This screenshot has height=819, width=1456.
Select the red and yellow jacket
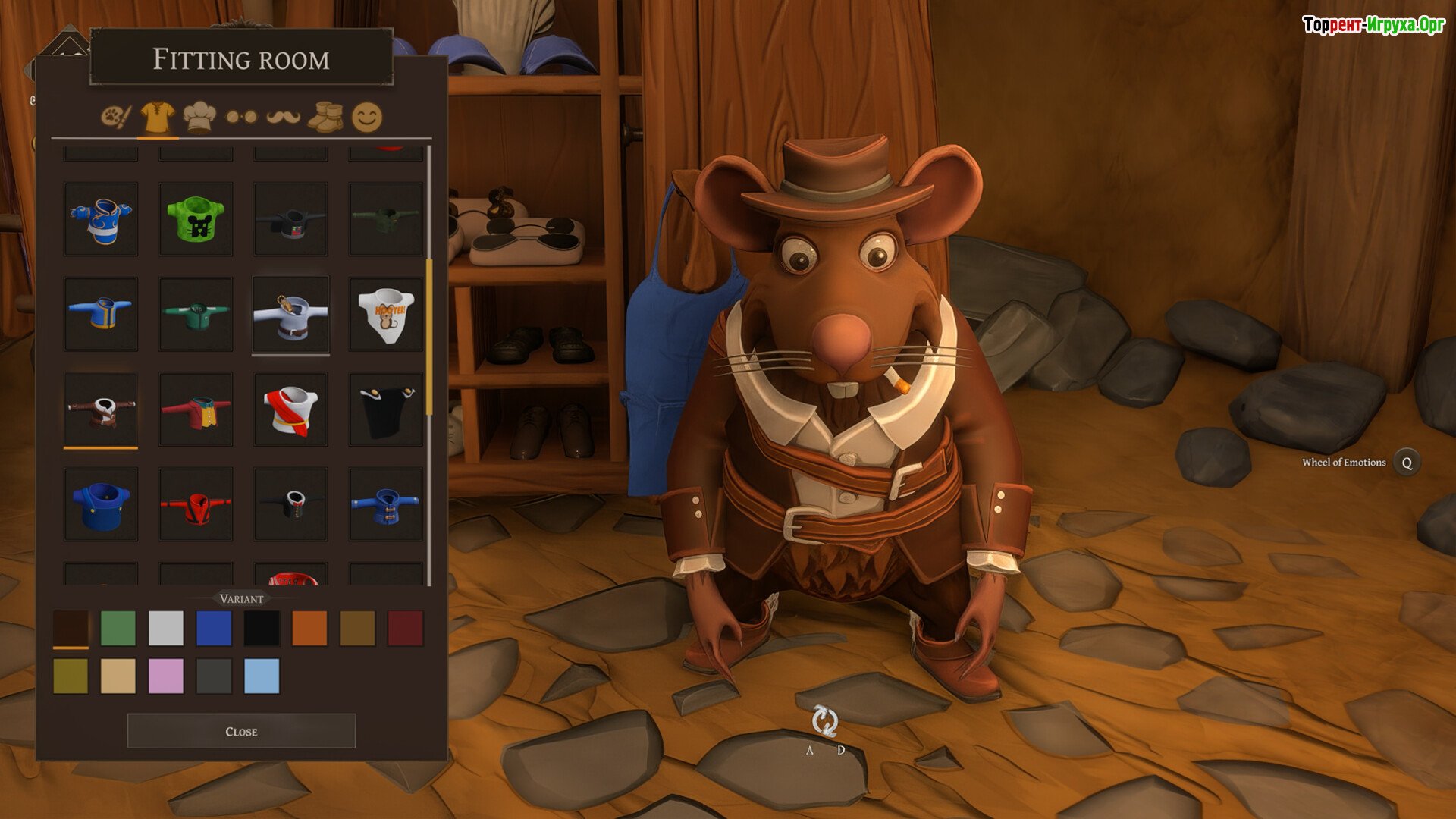pos(196,409)
